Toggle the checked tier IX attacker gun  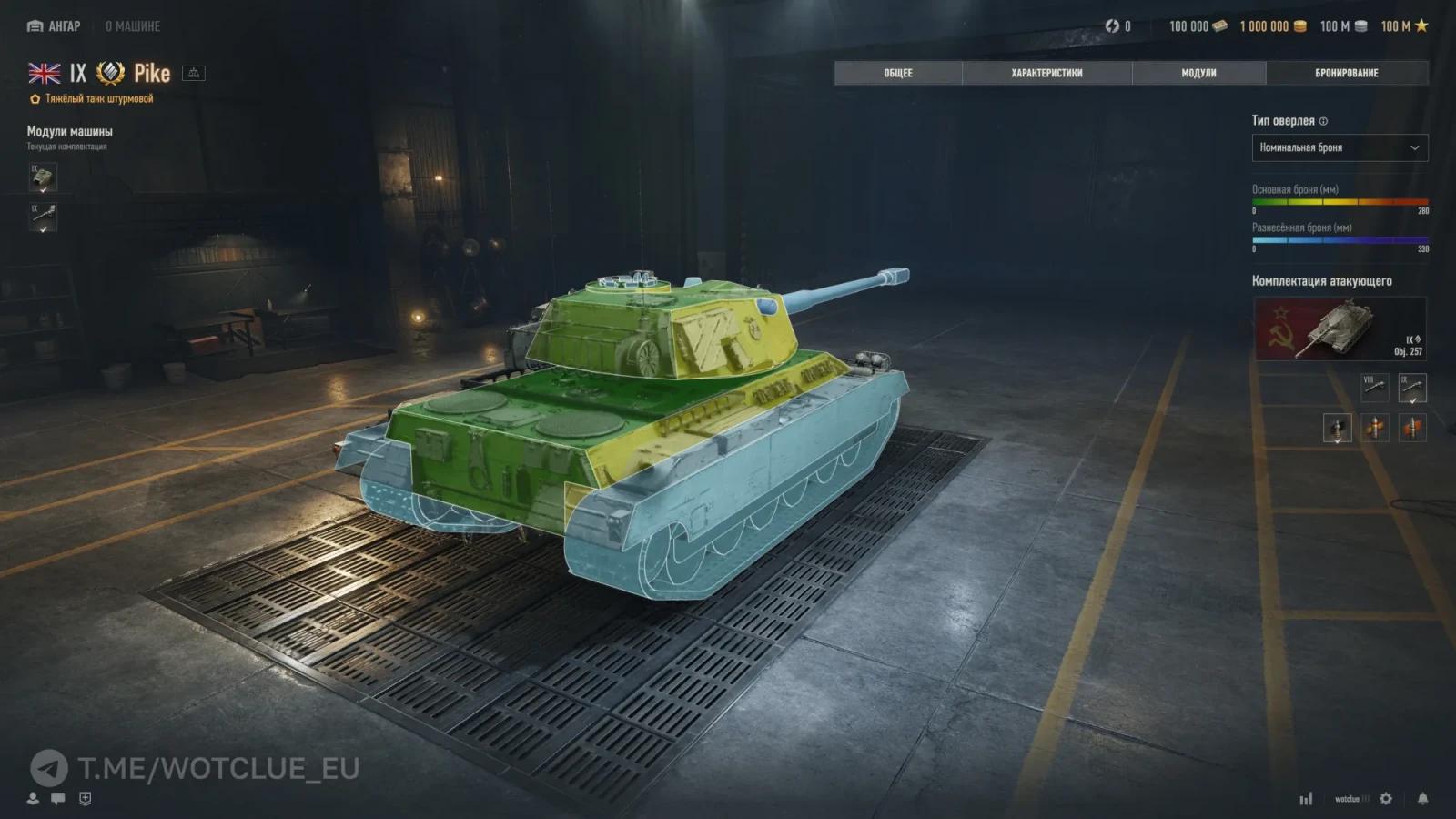(1411, 388)
